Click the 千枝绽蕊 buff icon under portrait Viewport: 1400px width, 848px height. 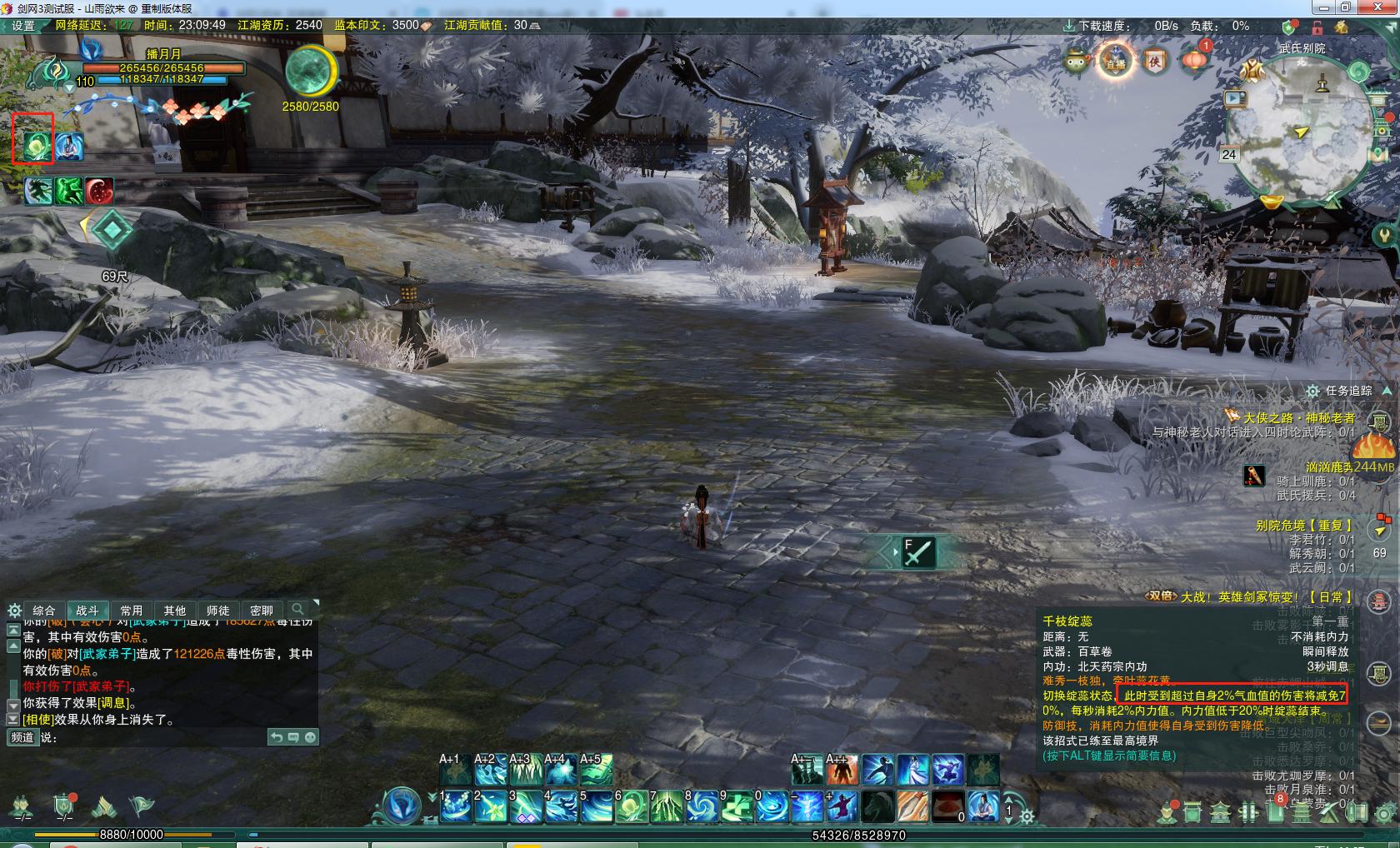pos(33,147)
